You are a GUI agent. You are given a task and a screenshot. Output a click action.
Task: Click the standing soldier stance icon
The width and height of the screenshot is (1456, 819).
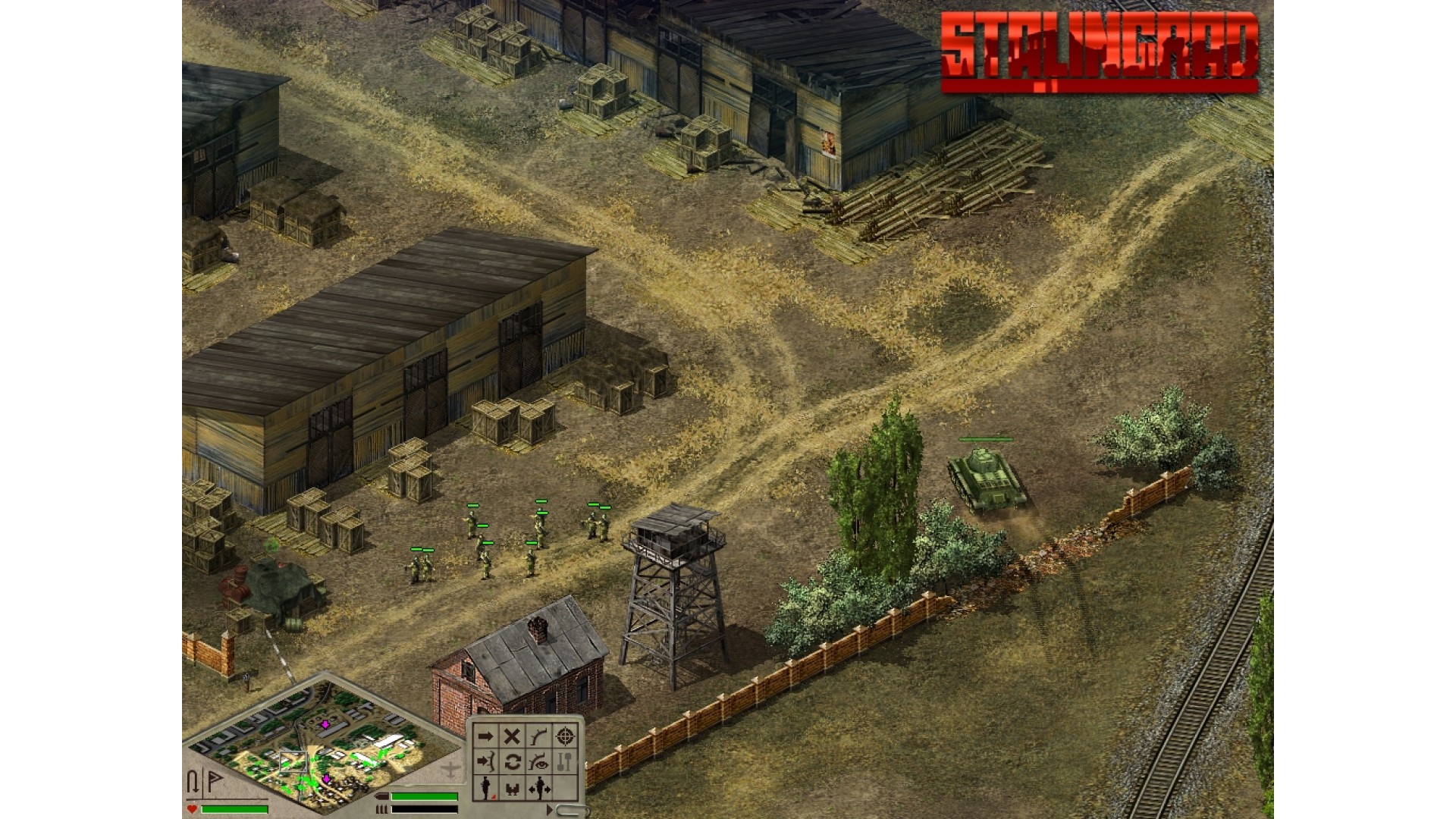pyautogui.click(x=485, y=788)
